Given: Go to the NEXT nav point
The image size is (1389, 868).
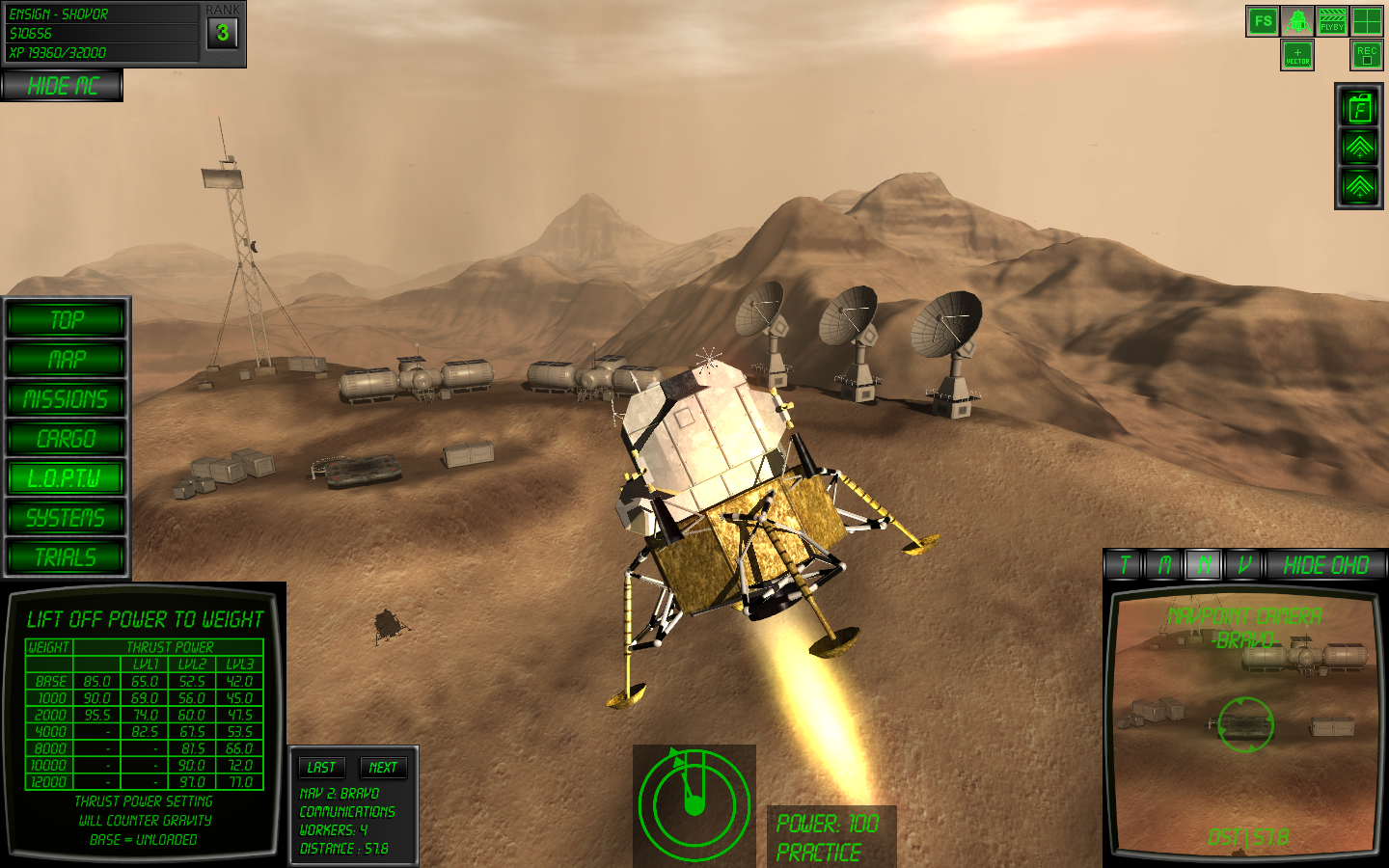Looking at the screenshot, I should coord(383,768).
